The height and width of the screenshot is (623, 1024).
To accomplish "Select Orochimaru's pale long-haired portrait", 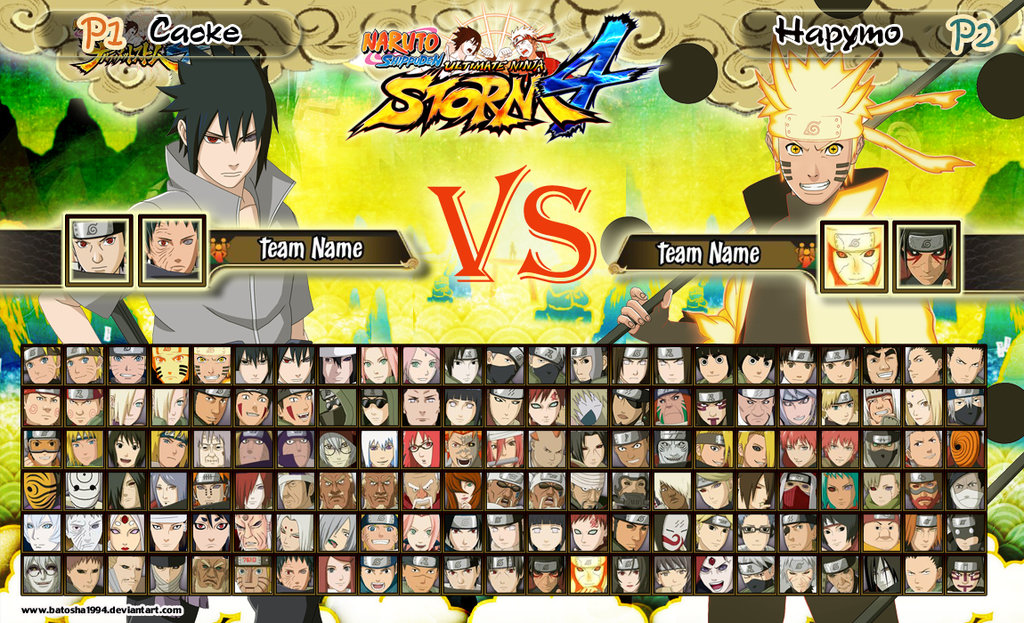I will [882, 575].
